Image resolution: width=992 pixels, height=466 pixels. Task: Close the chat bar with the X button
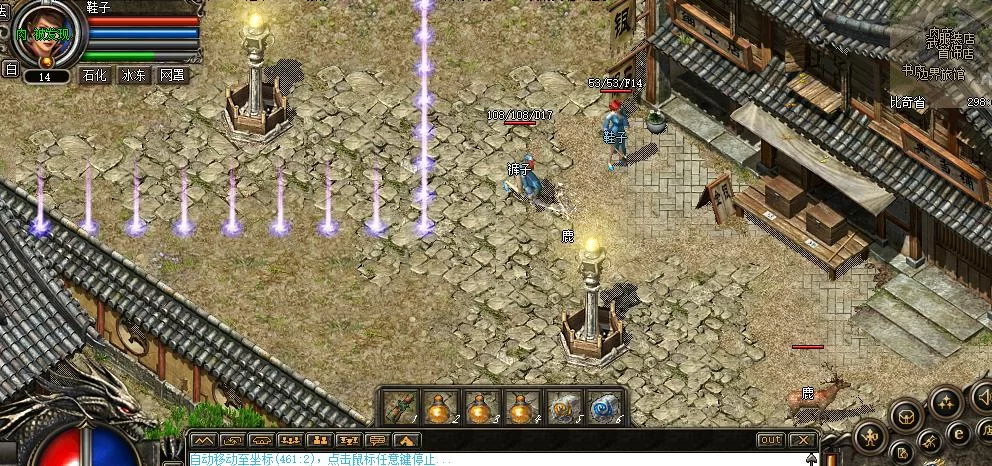pyautogui.click(x=803, y=440)
